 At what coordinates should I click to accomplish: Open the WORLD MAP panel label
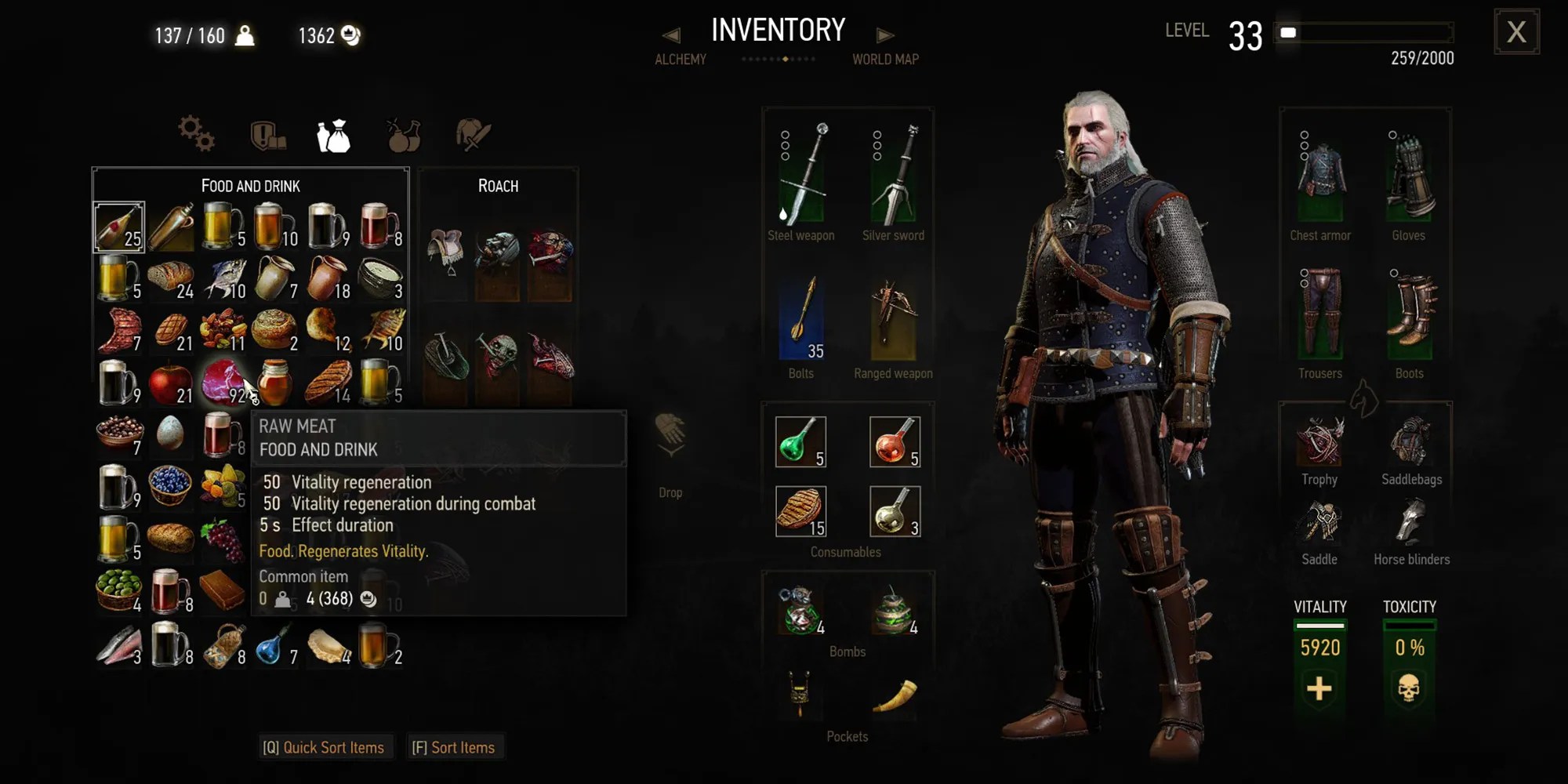coord(886,60)
